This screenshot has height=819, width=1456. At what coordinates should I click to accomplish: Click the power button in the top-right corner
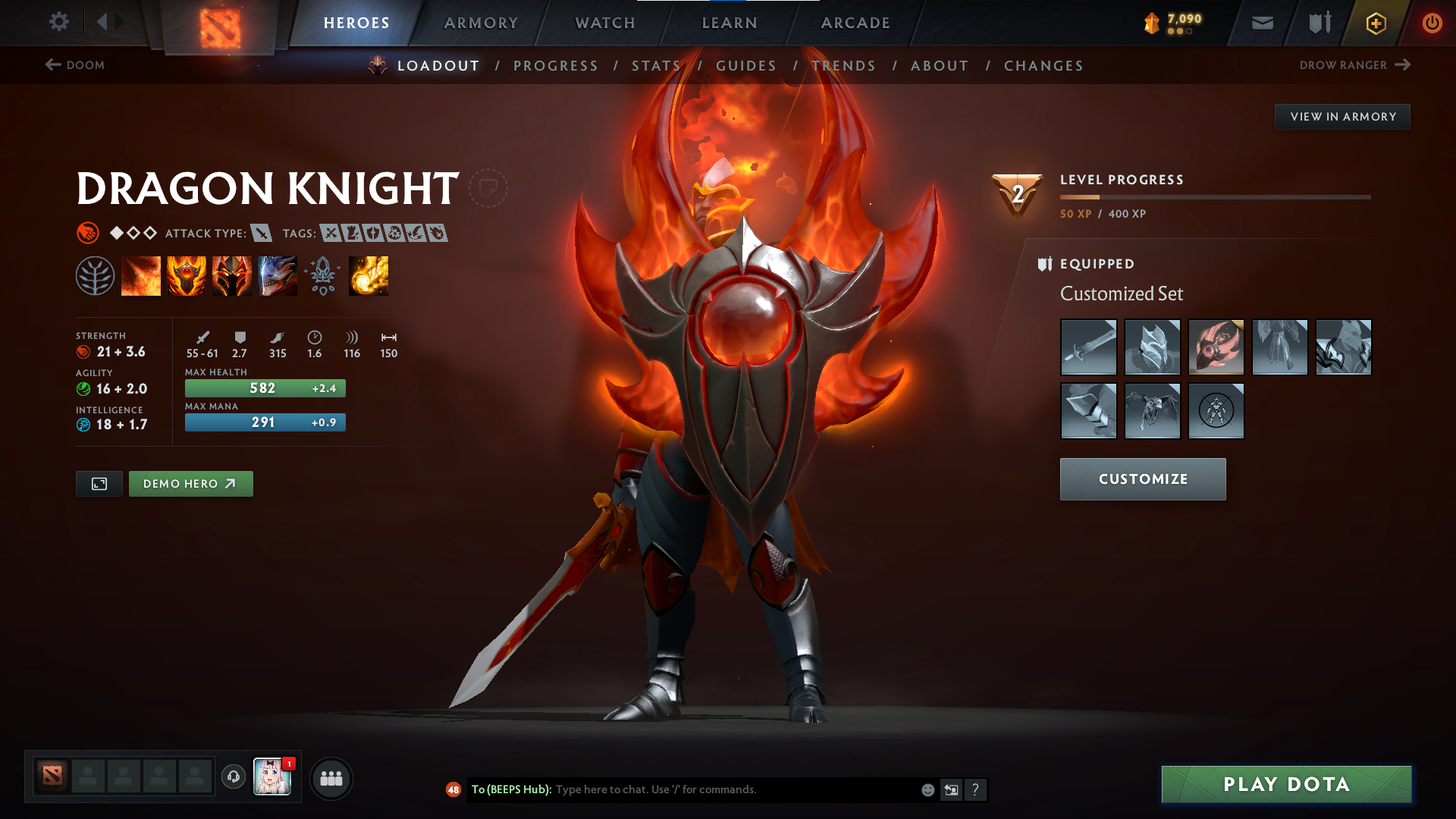point(1432,23)
